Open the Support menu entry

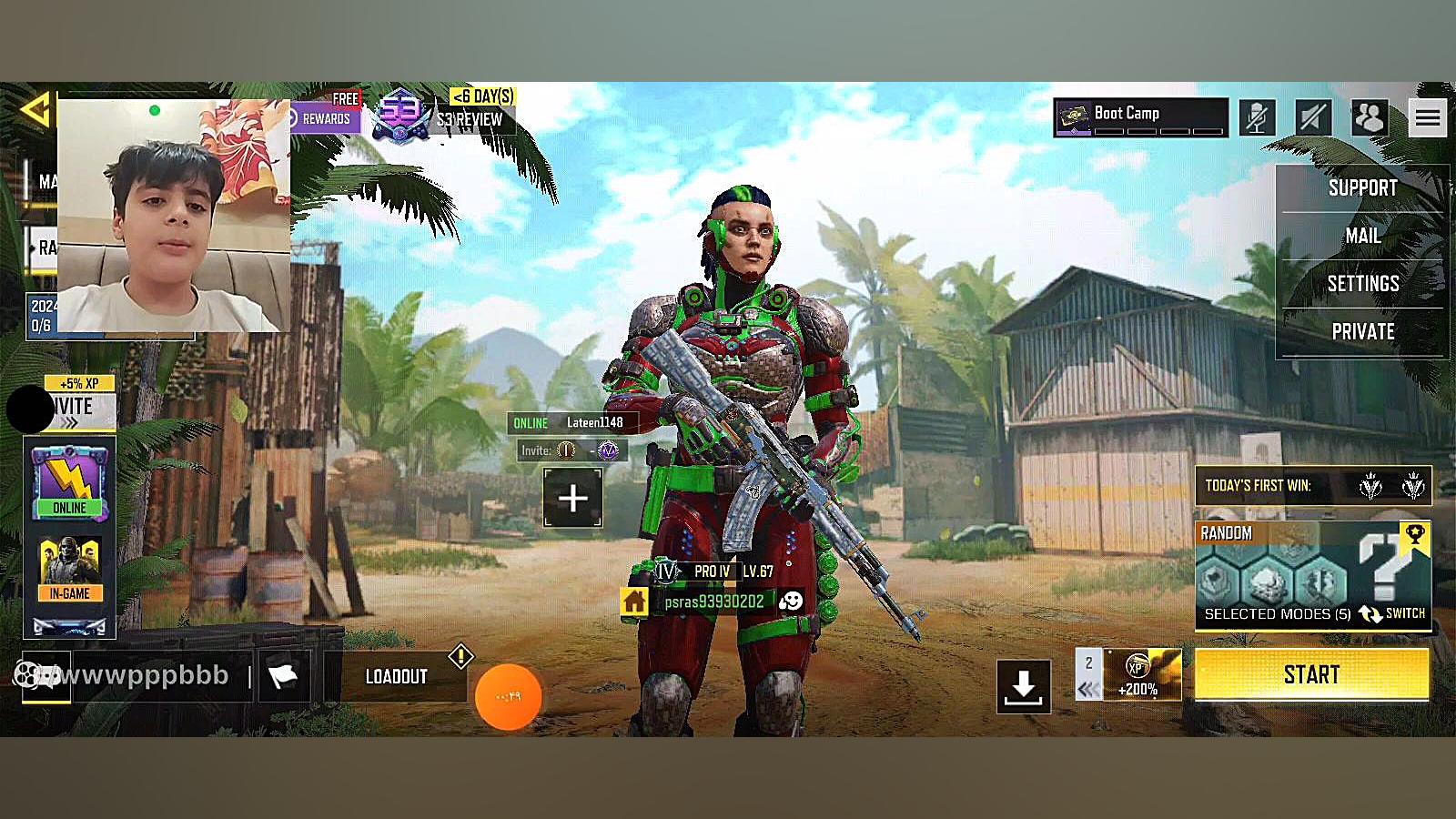click(1362, 188)
